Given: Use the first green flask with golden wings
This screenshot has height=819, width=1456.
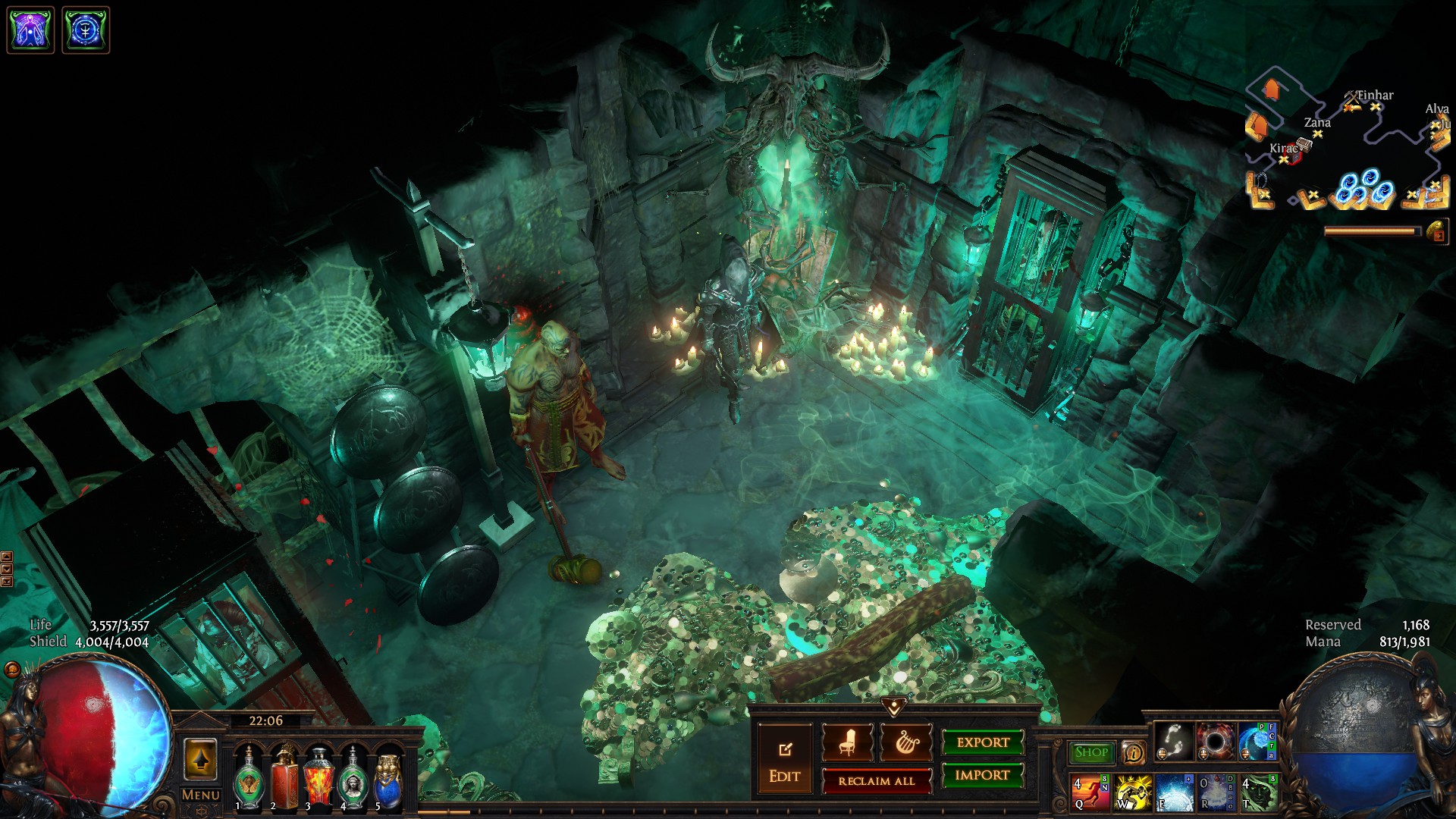Looking at the screenshot, I should click(x=248, y=777).
